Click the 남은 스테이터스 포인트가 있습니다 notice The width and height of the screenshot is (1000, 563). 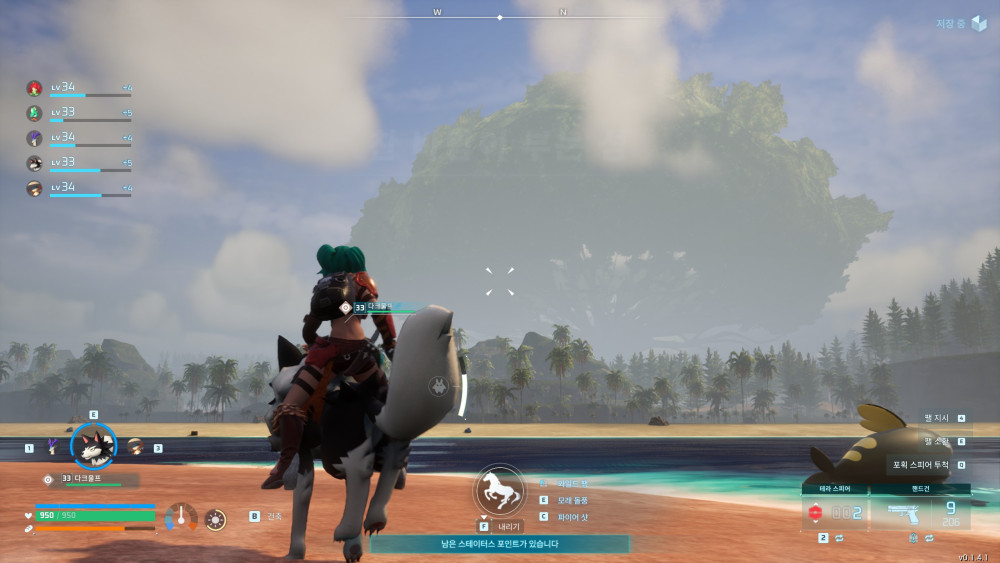coord(500,544)
